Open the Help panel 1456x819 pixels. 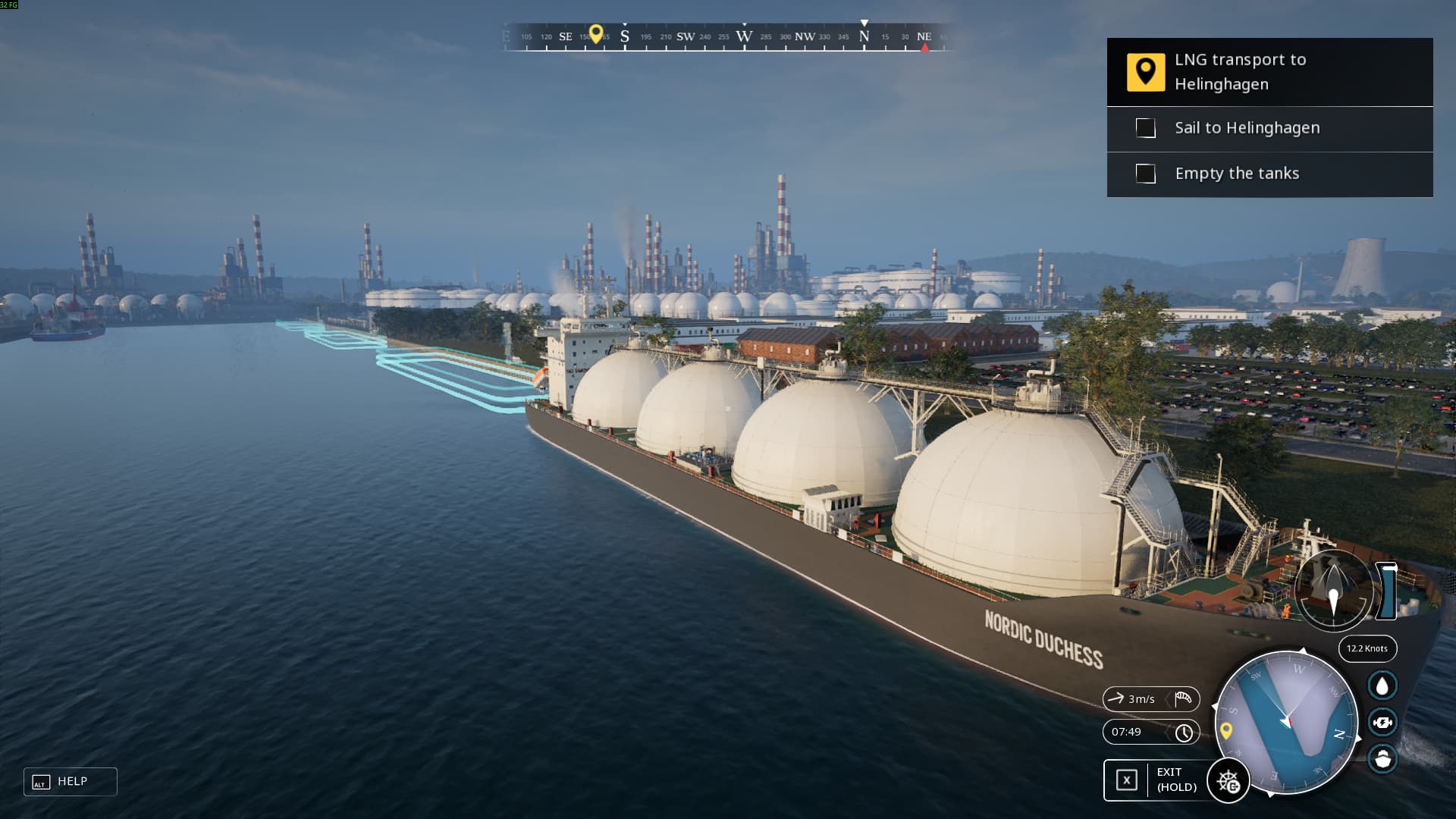pyautogui.click(x=71, y=782)
